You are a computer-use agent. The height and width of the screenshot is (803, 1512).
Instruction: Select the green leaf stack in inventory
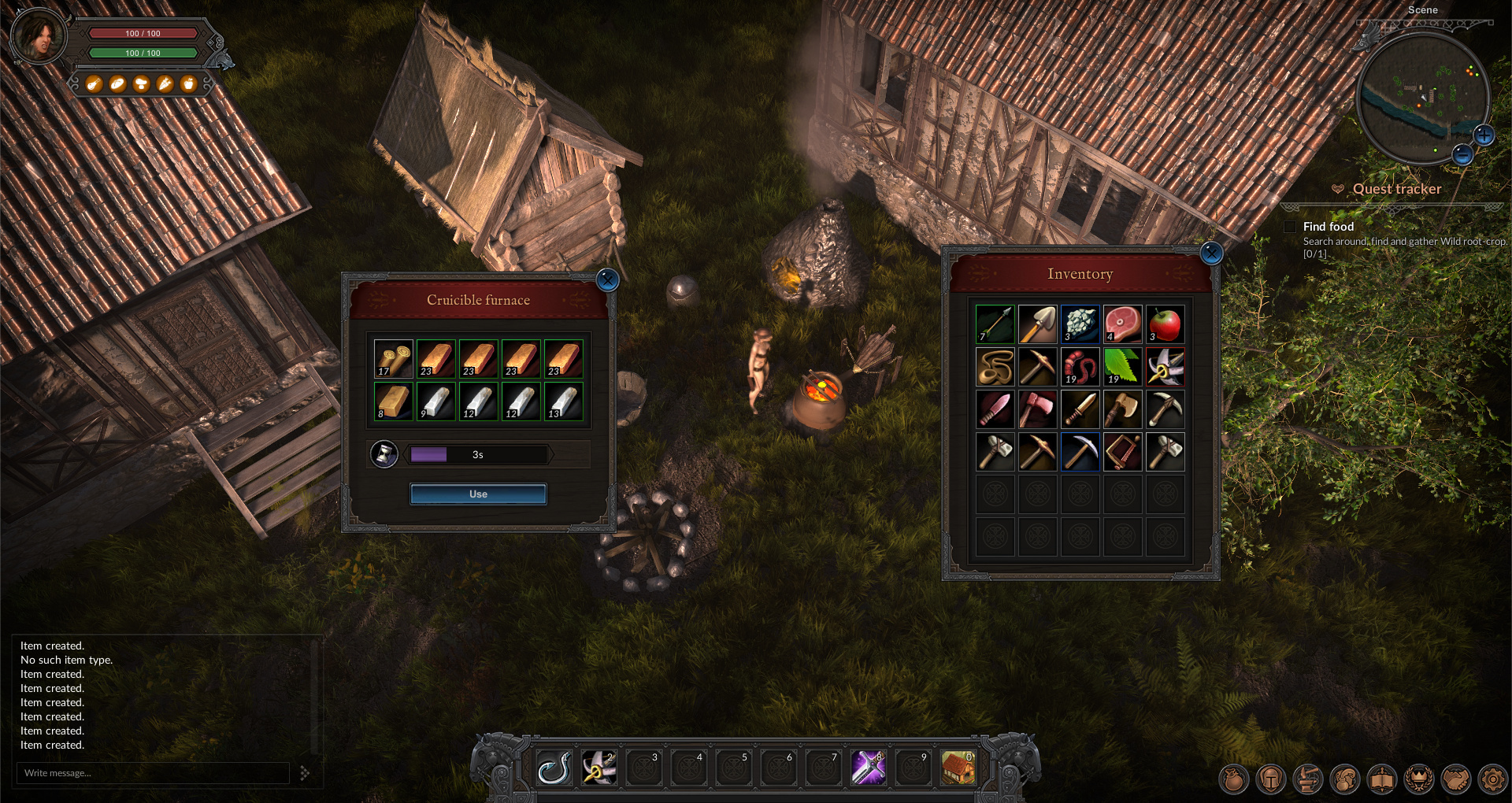(1122, 367)
